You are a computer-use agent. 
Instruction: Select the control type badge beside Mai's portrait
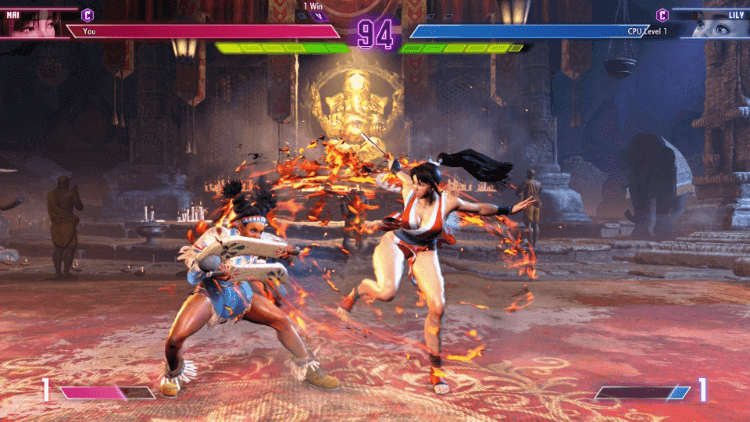pyautogui.click(x=88, y=15)
